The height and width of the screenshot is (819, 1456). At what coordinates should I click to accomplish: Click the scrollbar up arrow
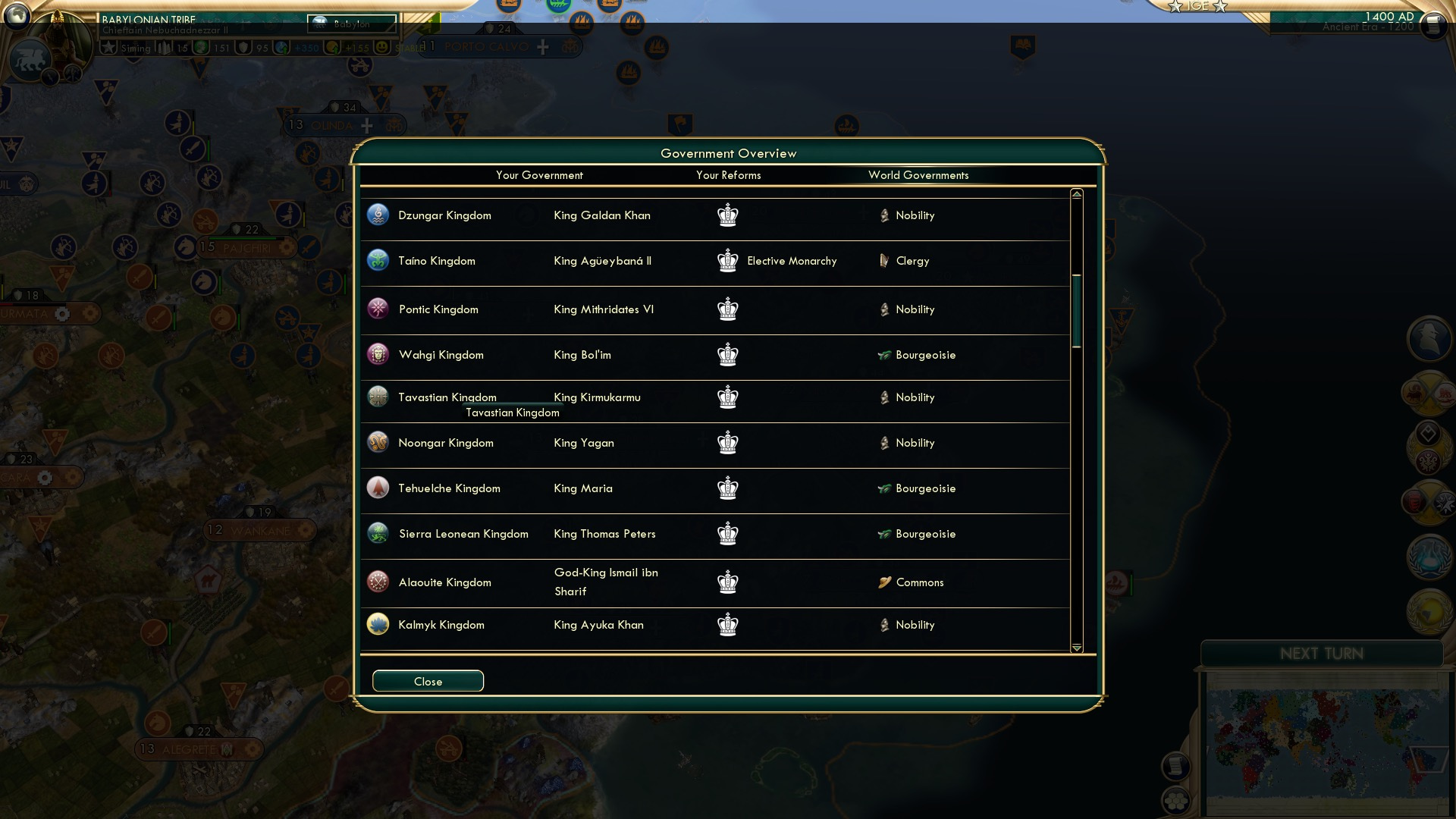point(1075,195)
